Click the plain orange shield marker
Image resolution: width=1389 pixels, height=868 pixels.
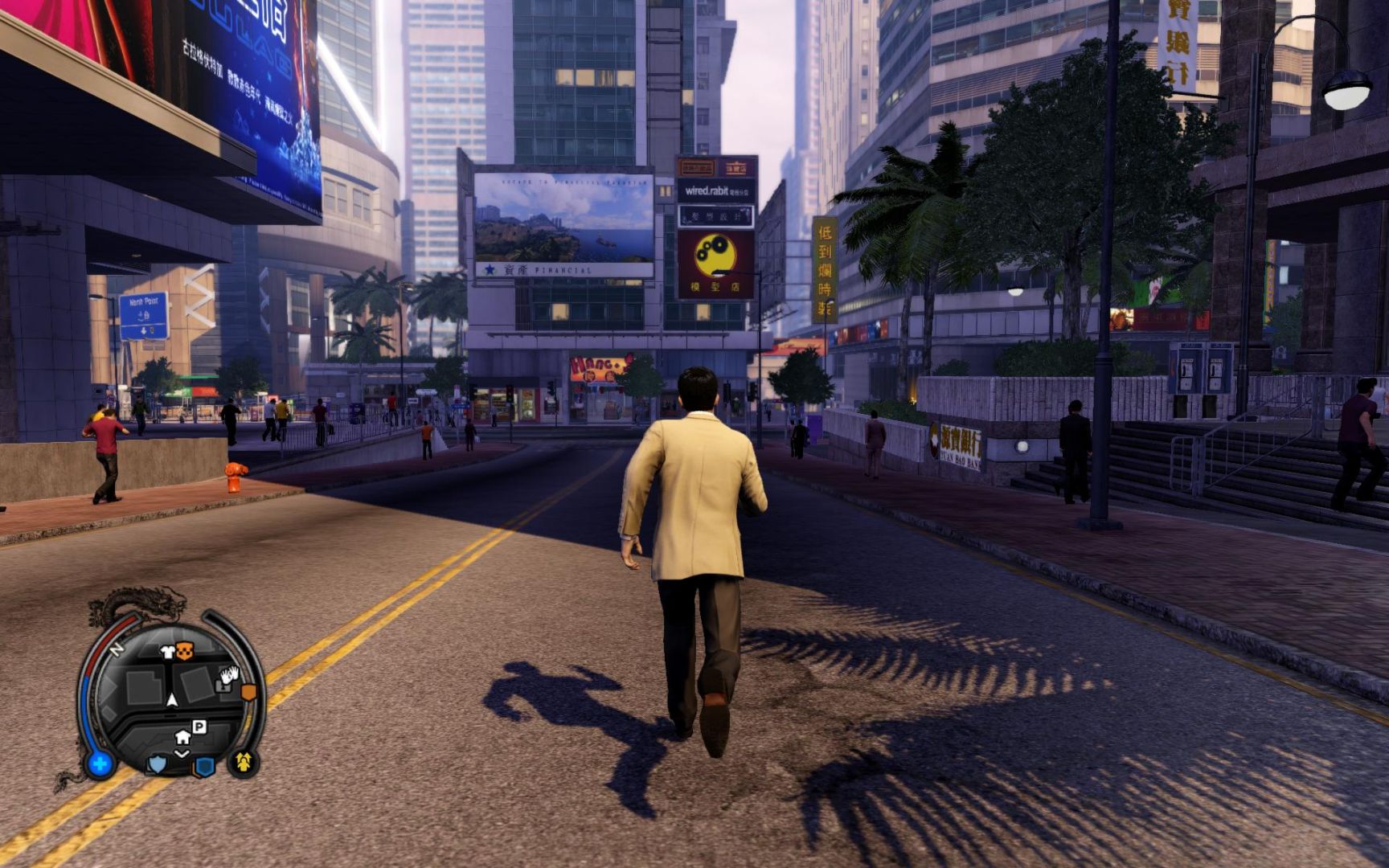click(x=248, y=691)
